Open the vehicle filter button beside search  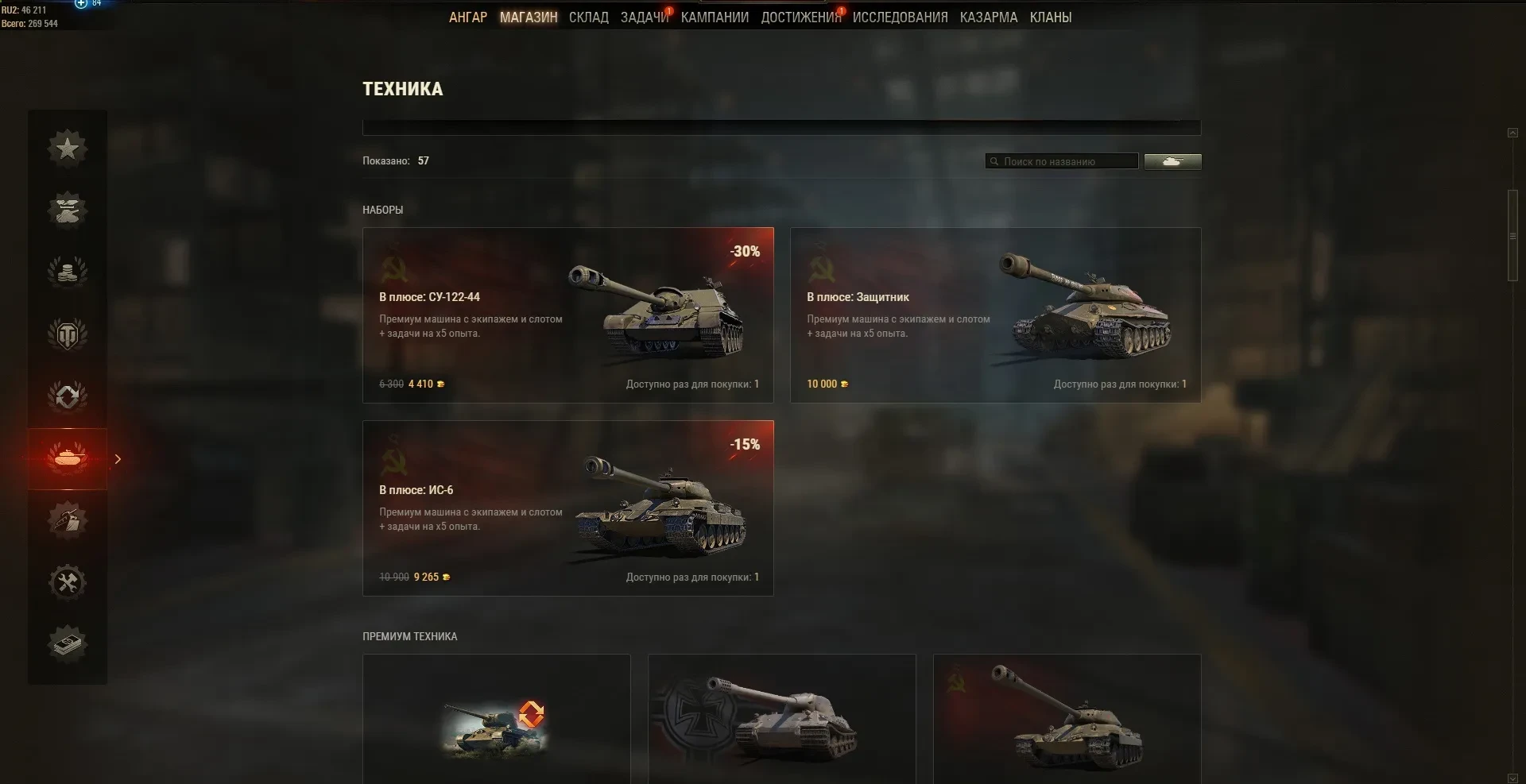click(x=1172, y=161)
